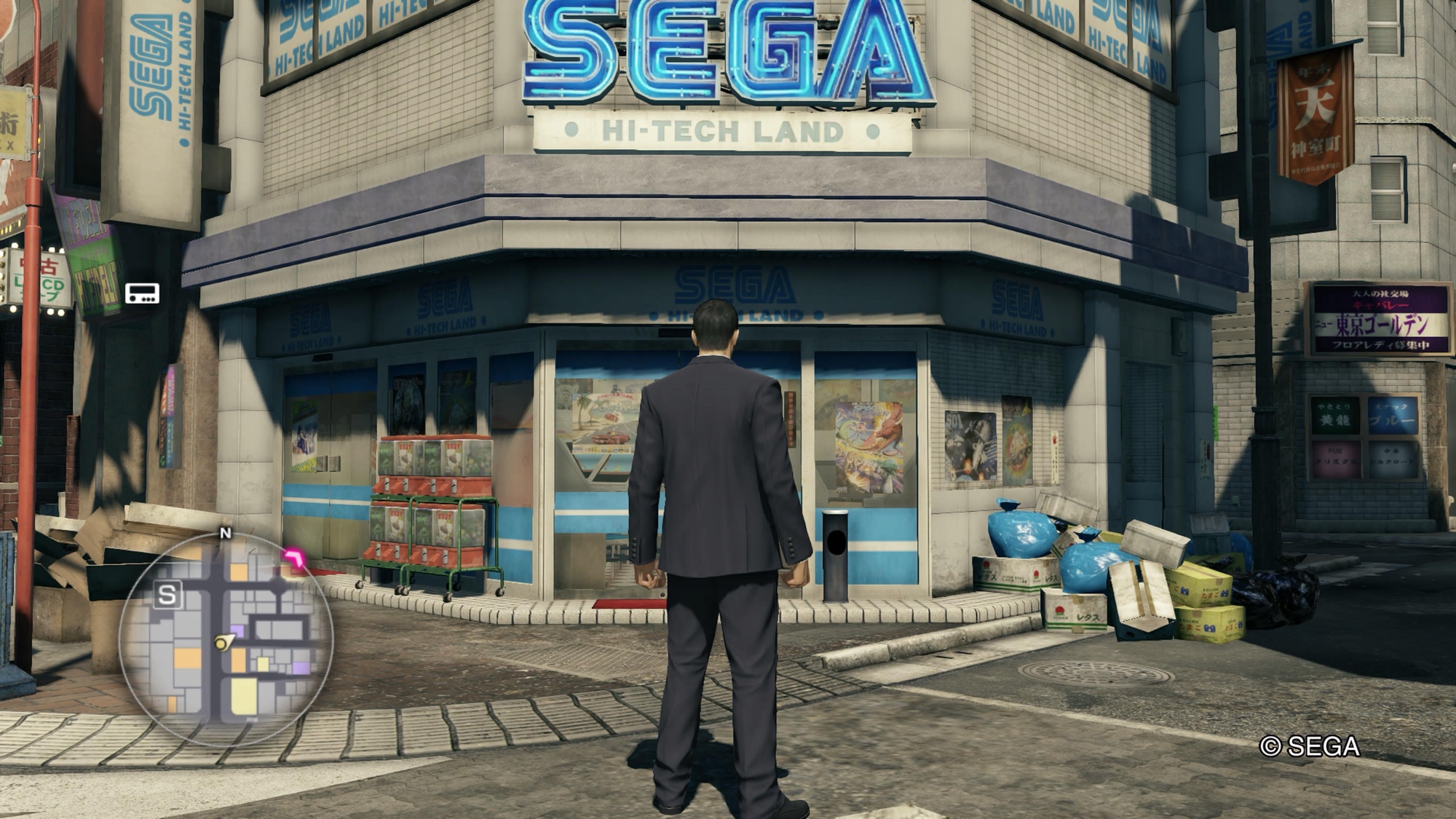Open the white pager icon
Image resolution: width=1456 pixels, height=819 pixels.
(x=142, y=293)
